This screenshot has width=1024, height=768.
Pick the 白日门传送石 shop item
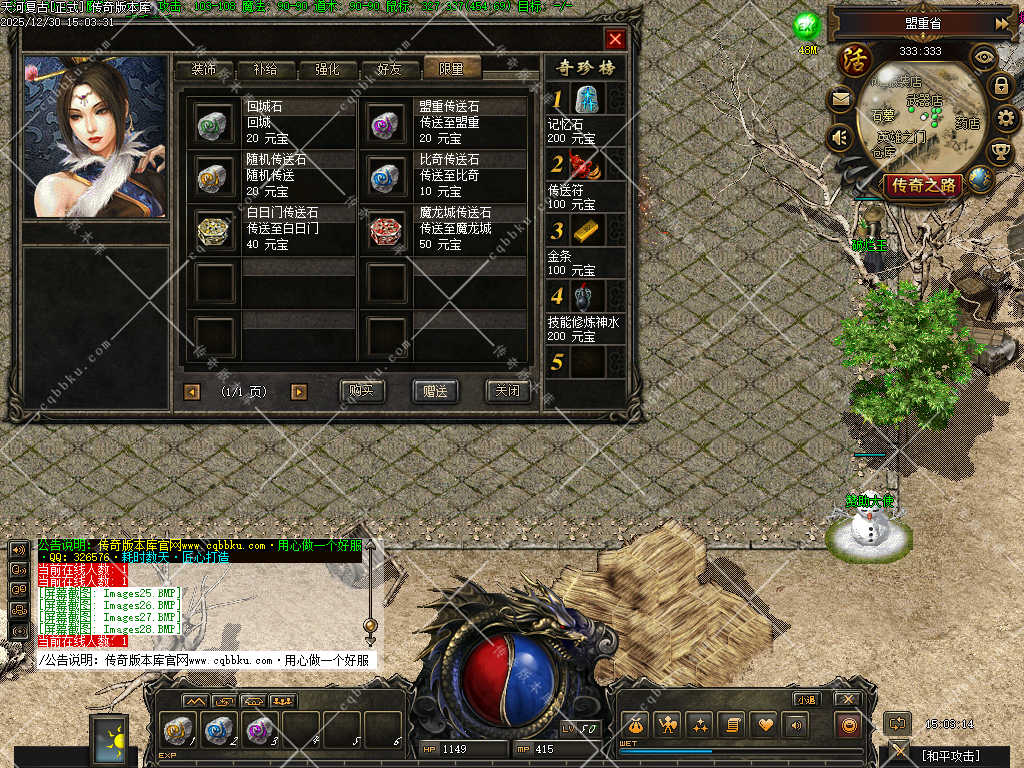tap(214, 229)
